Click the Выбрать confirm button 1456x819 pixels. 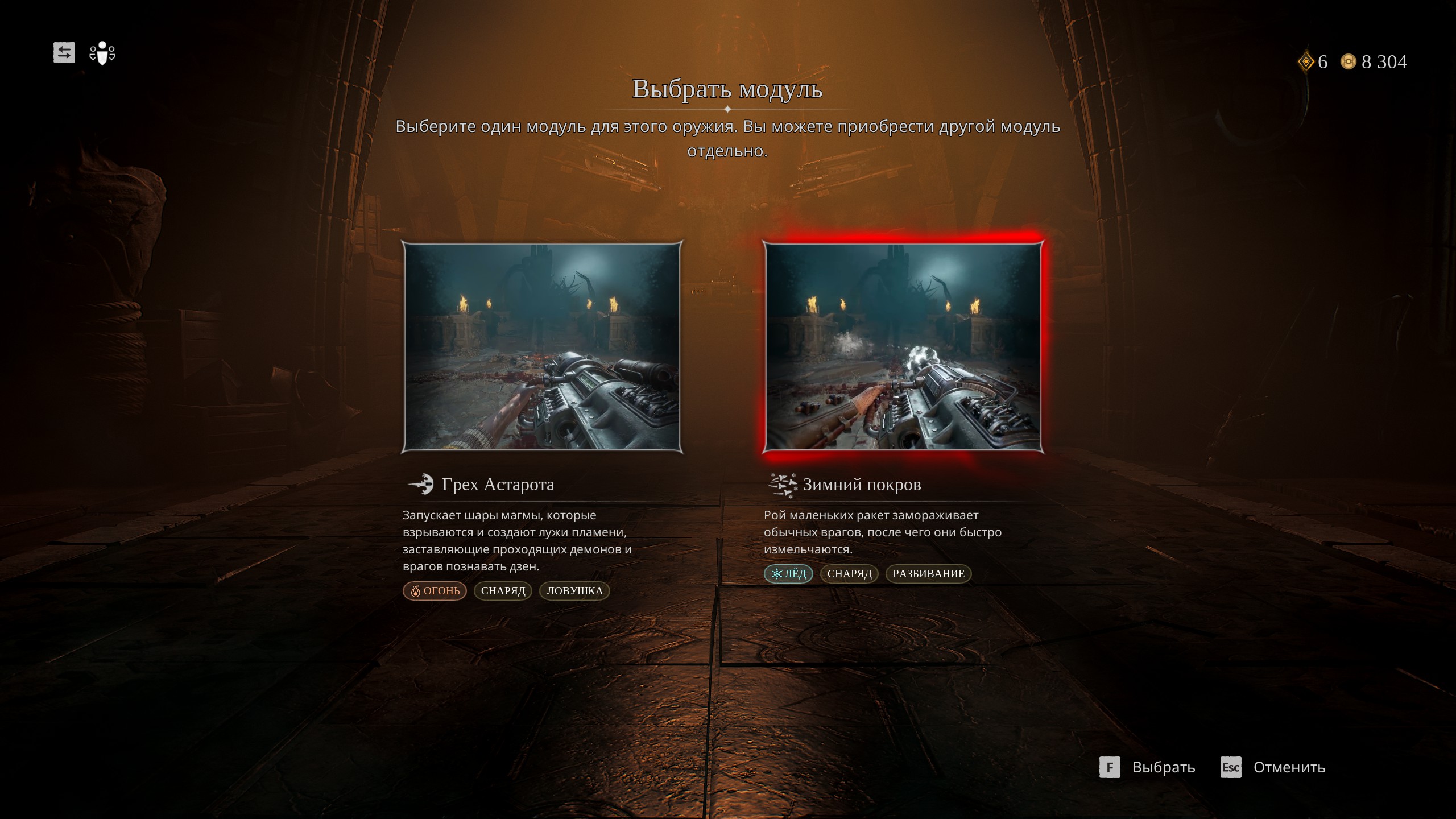(1148, 767)
